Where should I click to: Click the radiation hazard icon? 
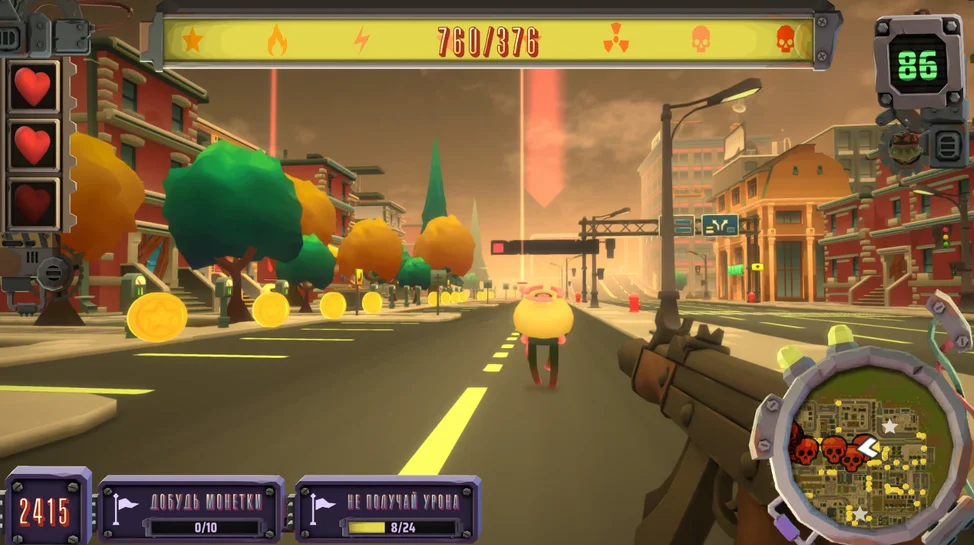616,40
